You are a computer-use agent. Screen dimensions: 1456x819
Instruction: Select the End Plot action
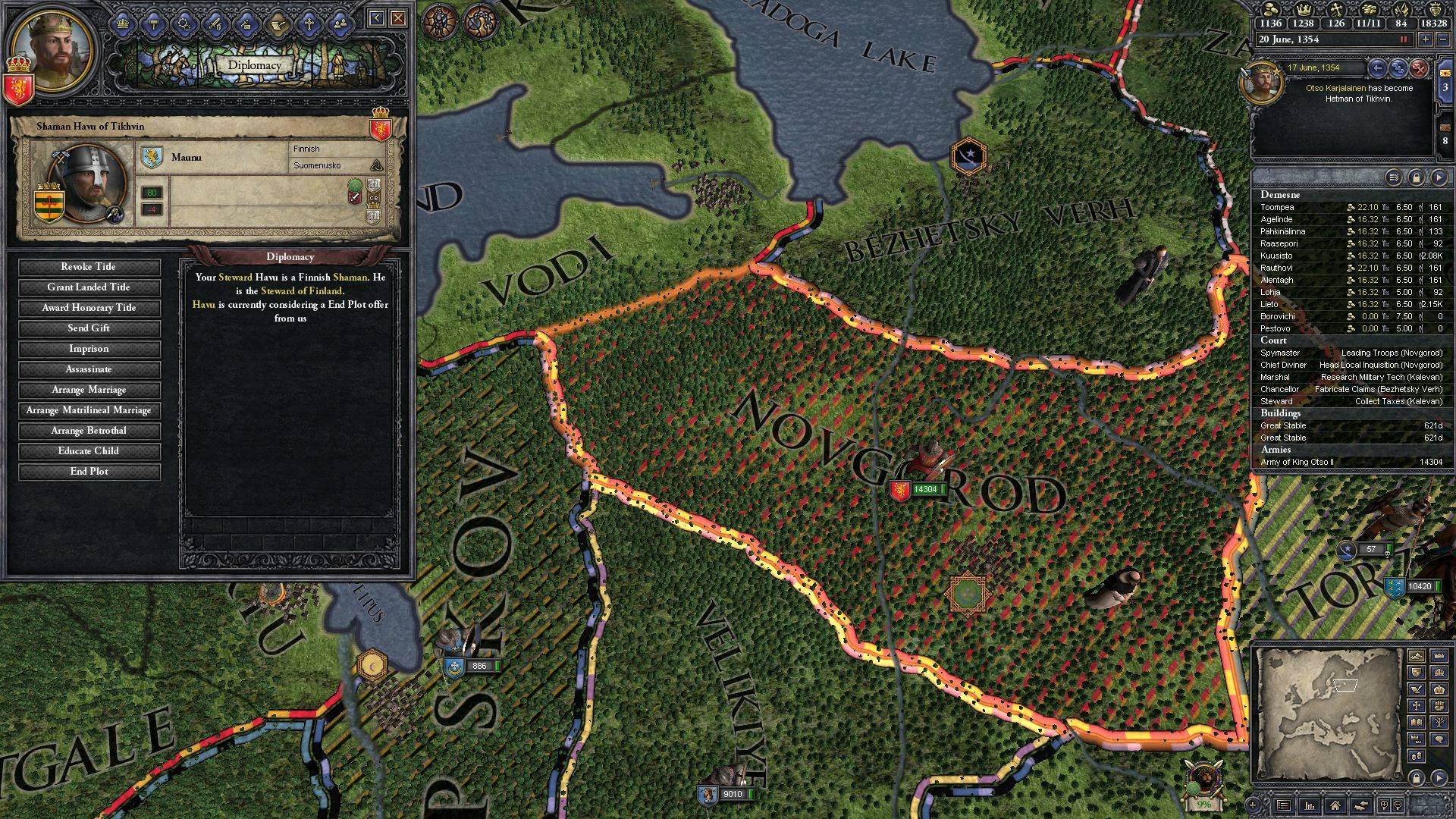pos(89,472)
